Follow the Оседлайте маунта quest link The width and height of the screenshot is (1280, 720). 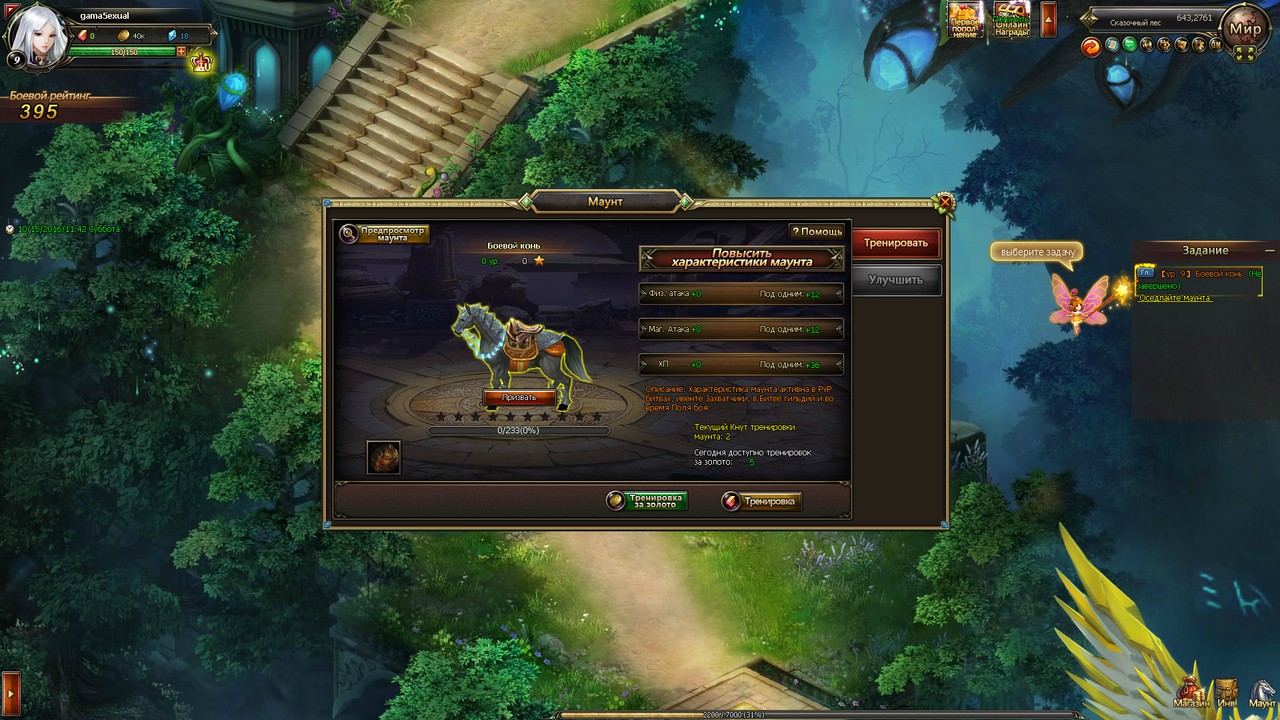[x=1175, y=298]
